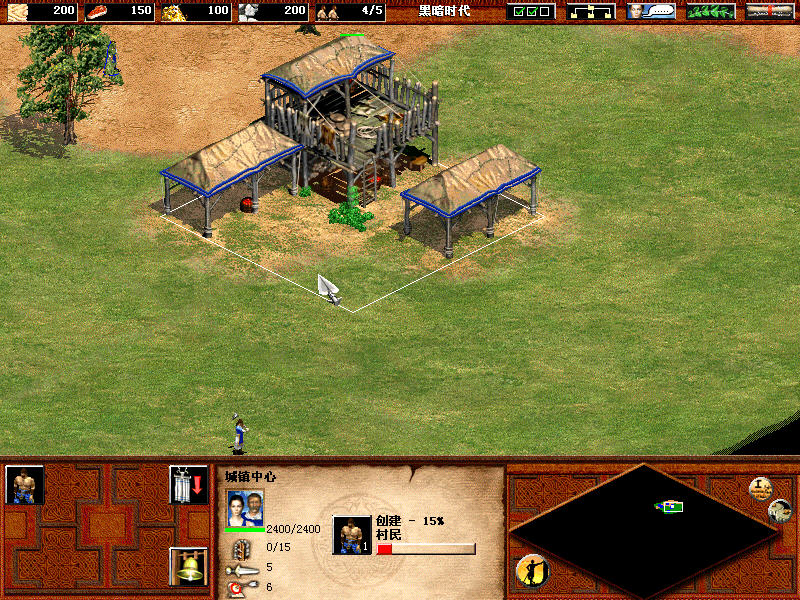Toggle the statistics display round button
The image size is (800, 600).
point(761,489)
